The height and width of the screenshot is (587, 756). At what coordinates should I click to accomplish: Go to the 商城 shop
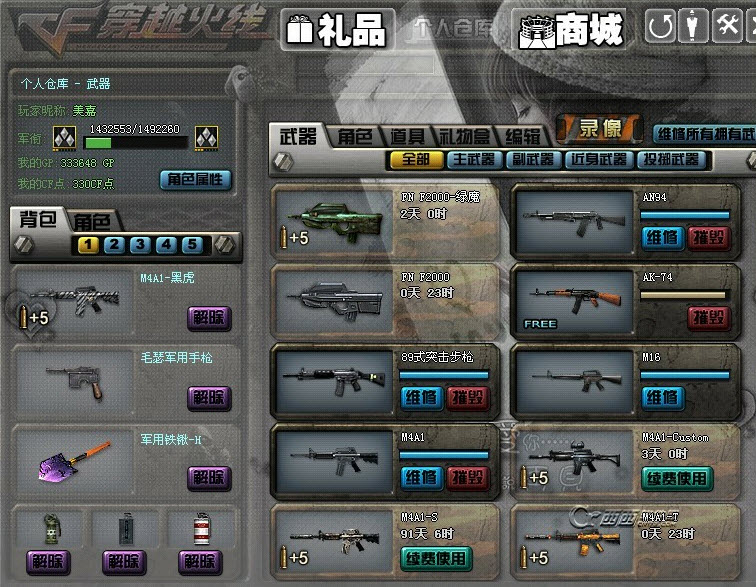[571, 30]
